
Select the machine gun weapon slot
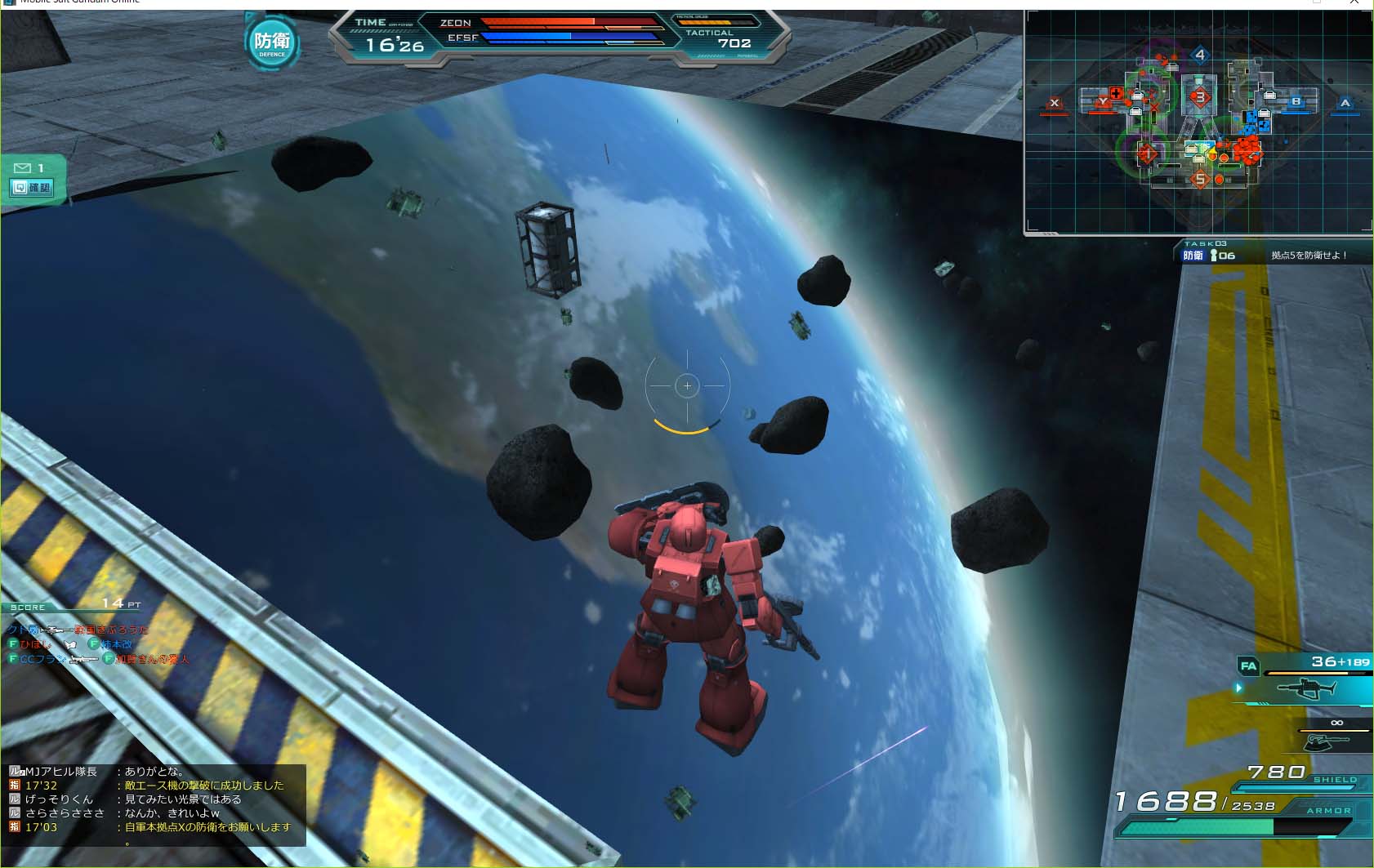[x=1307, y=690]
